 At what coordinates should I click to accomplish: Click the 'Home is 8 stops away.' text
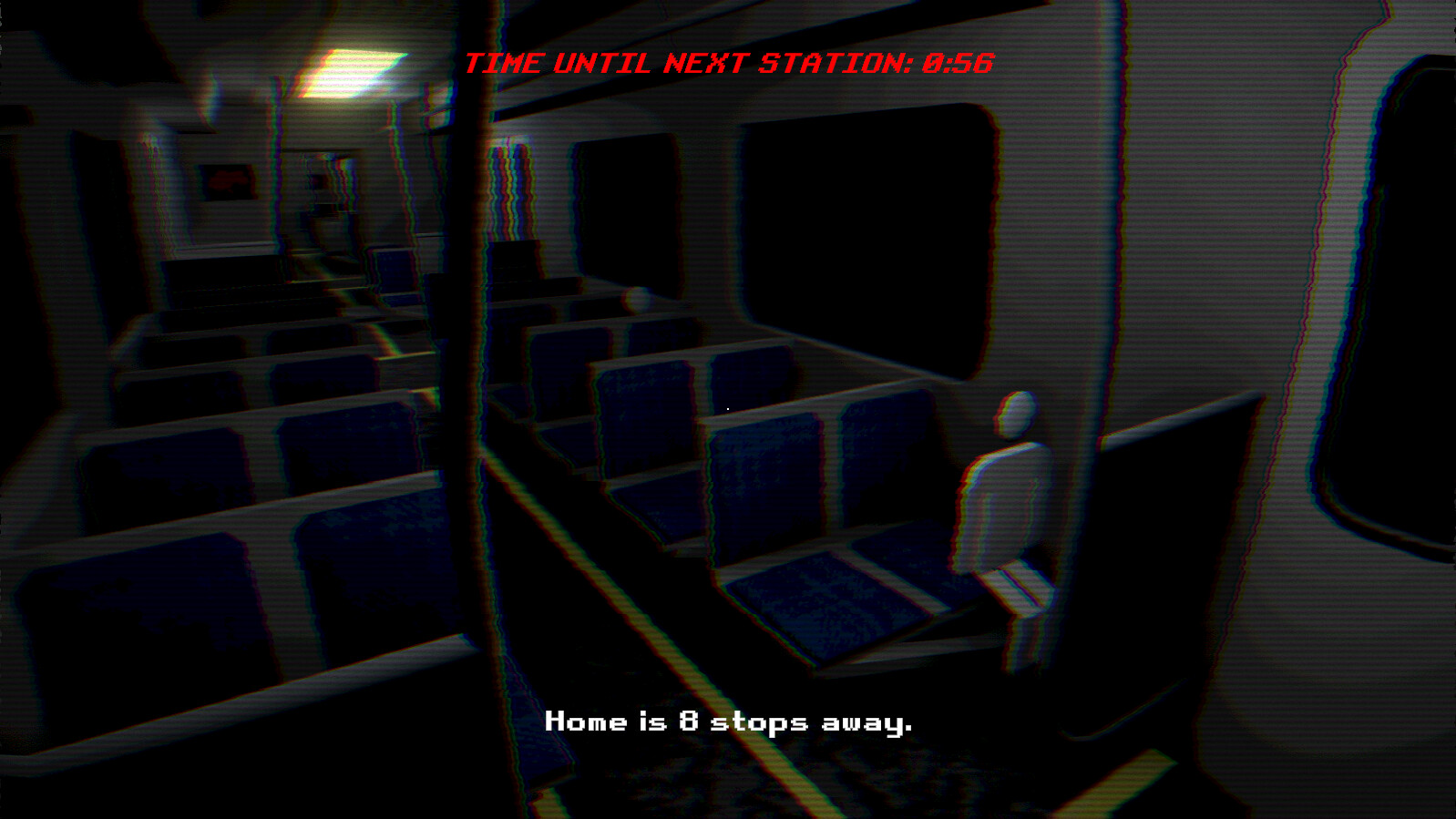729,722
